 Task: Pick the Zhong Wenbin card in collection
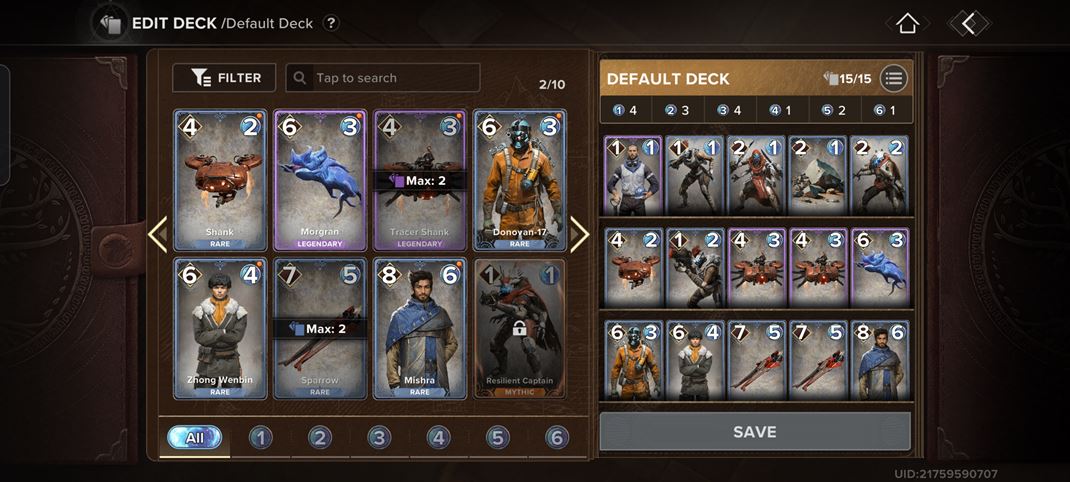point(220,328)
